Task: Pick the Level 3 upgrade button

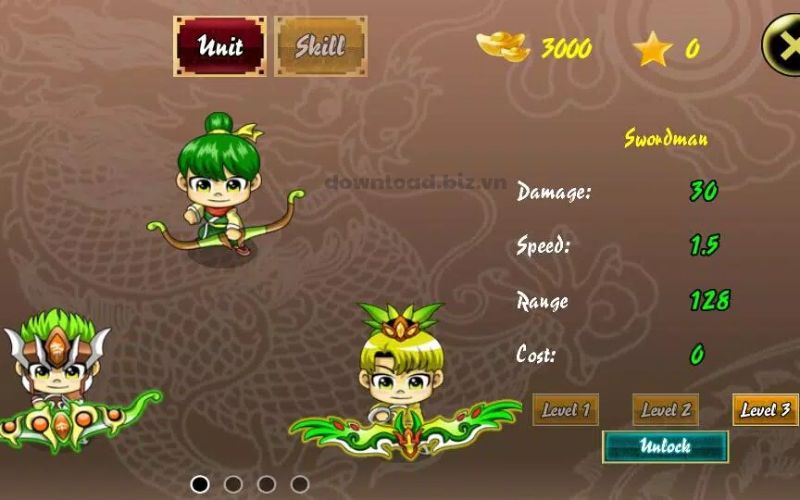Action: tap(765, 409)
